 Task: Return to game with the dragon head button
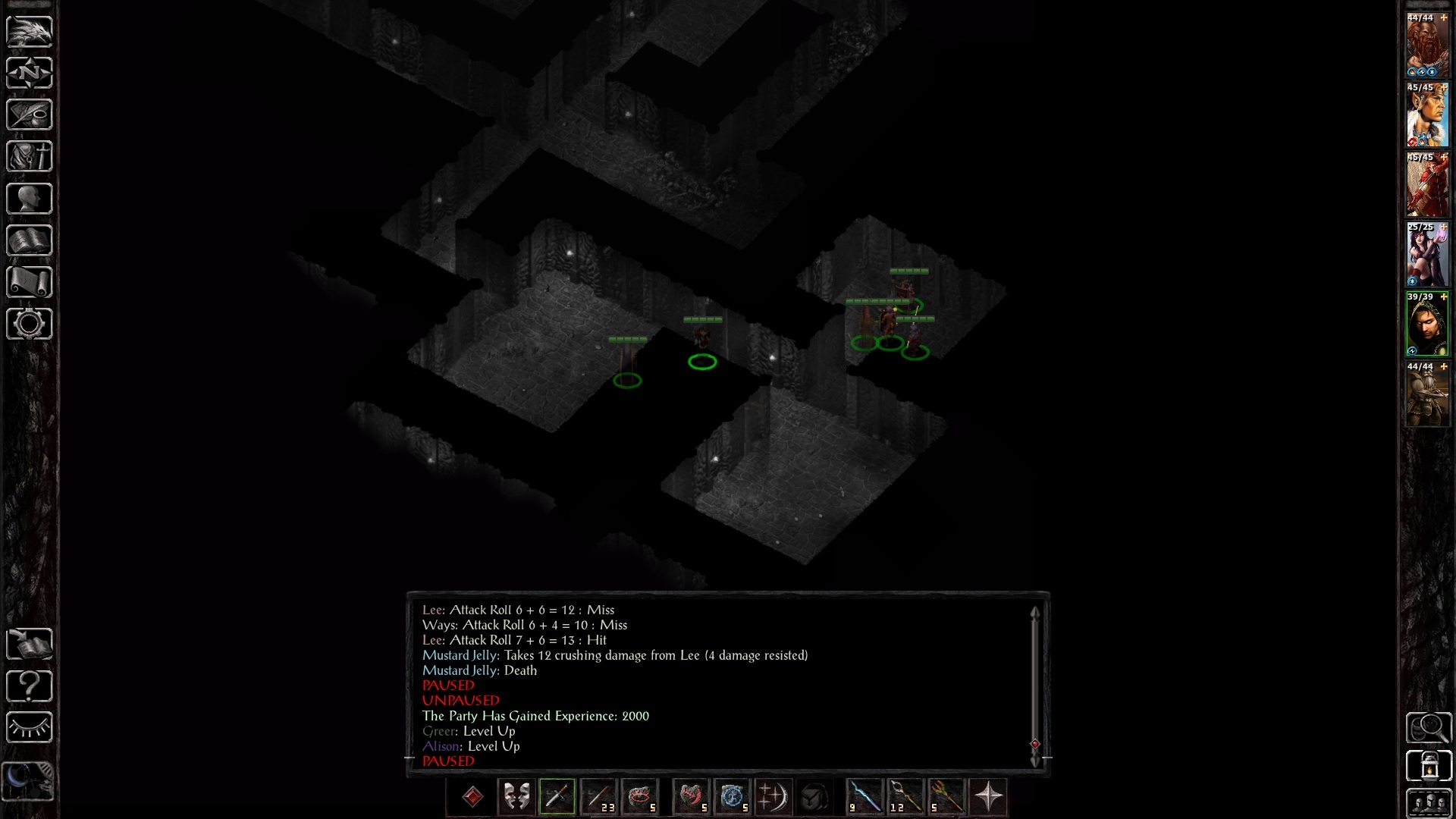coord(30,31)
